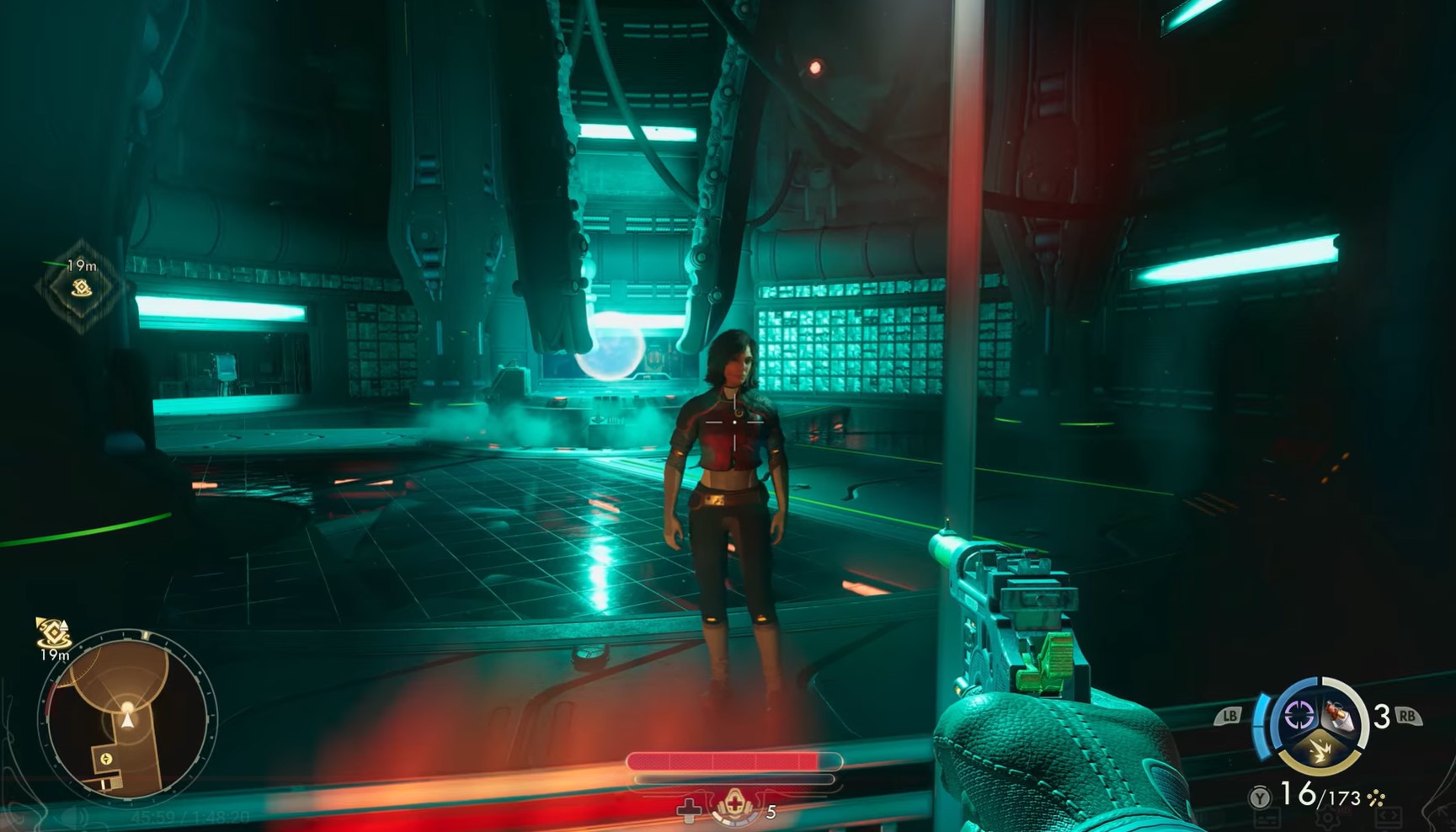Select the yellow explosion ability on the wheel

pyautogui.click(x=1319, y=750)
